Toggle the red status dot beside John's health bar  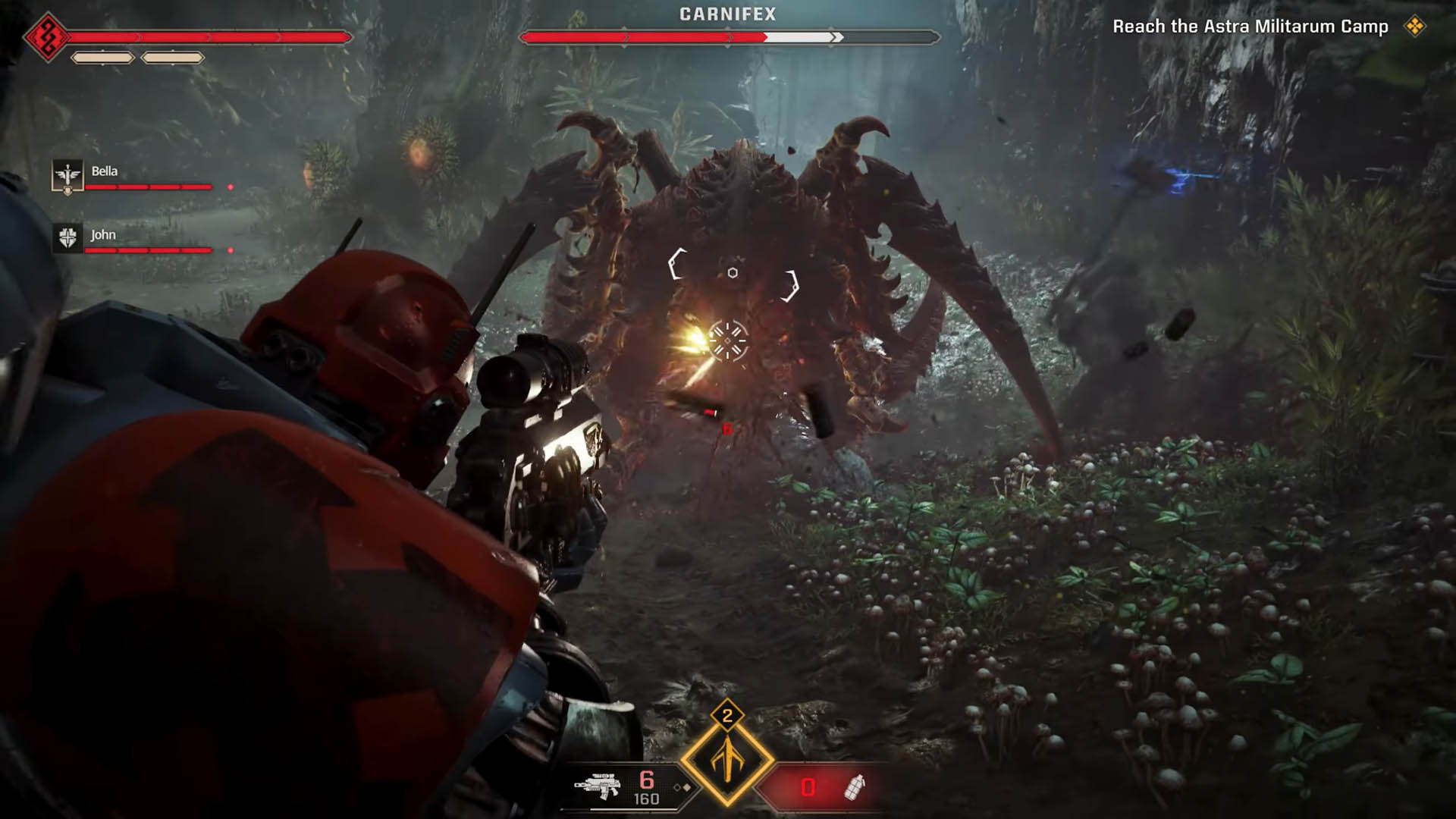231,249
